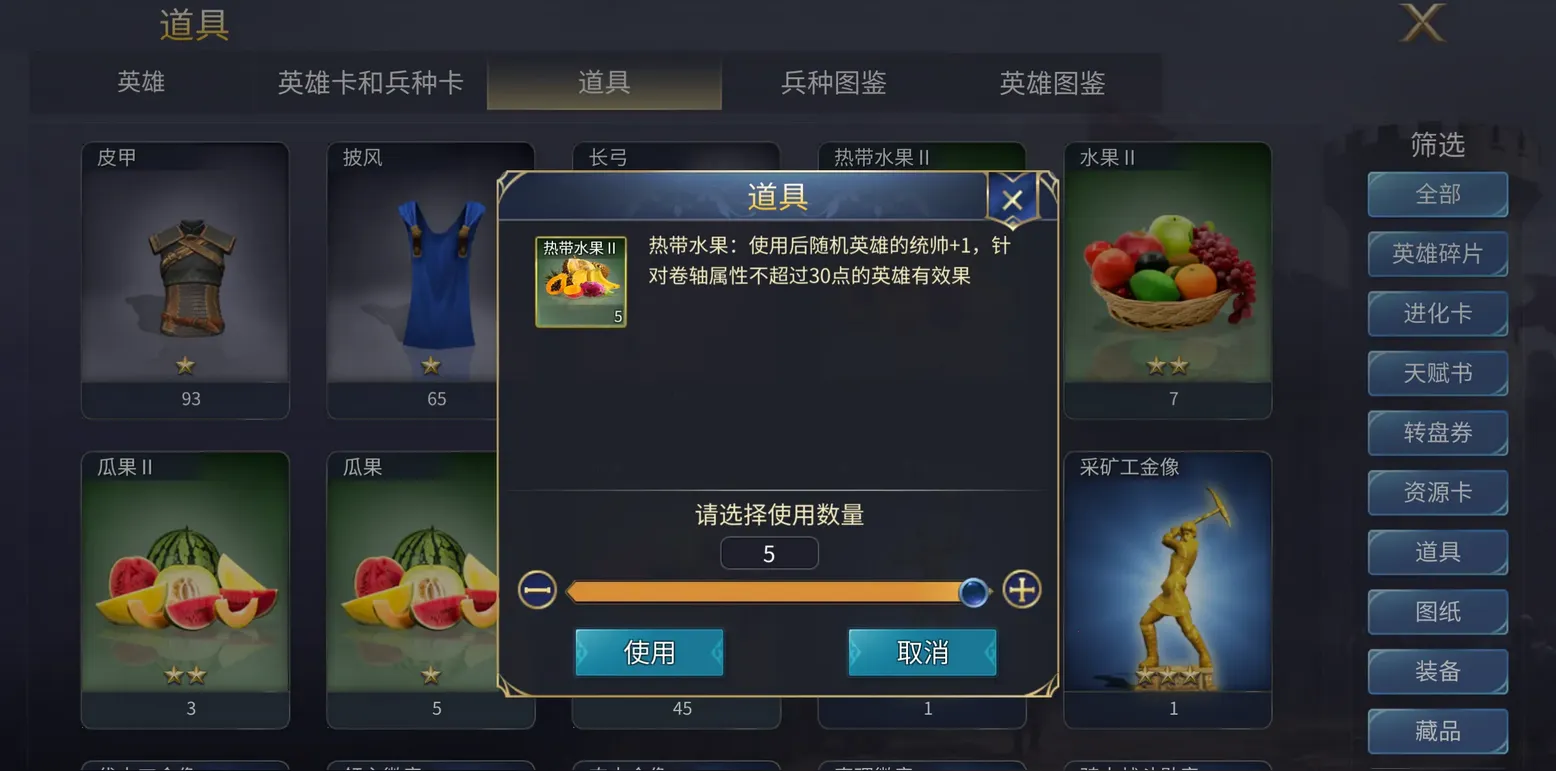The width and height of the screenshot is (1556, 771).
Task: Click the plus icon on the quantity slider
Action: tap(1021, 590)
